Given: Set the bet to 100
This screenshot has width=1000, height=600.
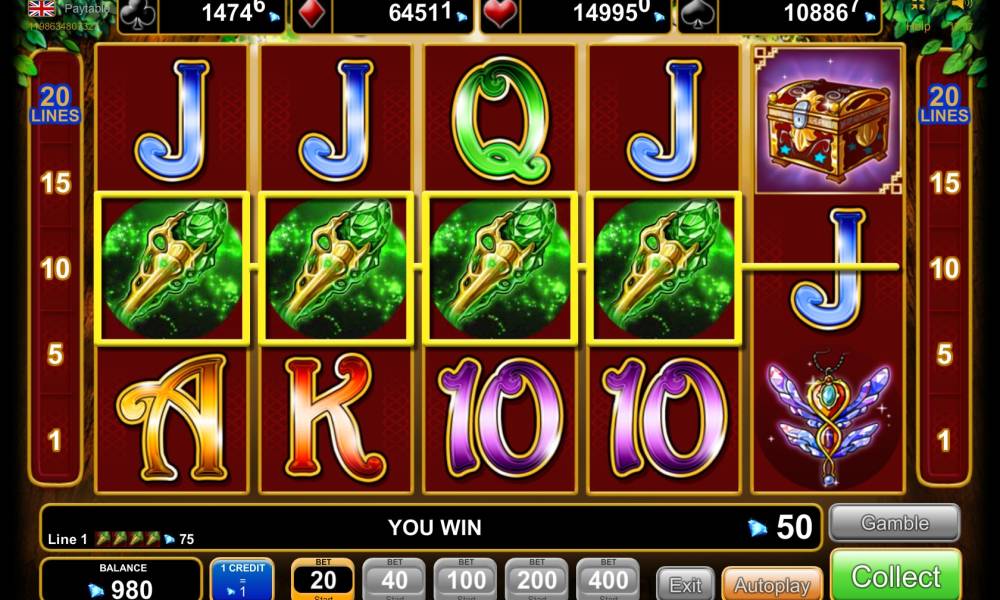Looking at the screenshot, I should pos(465,579).
